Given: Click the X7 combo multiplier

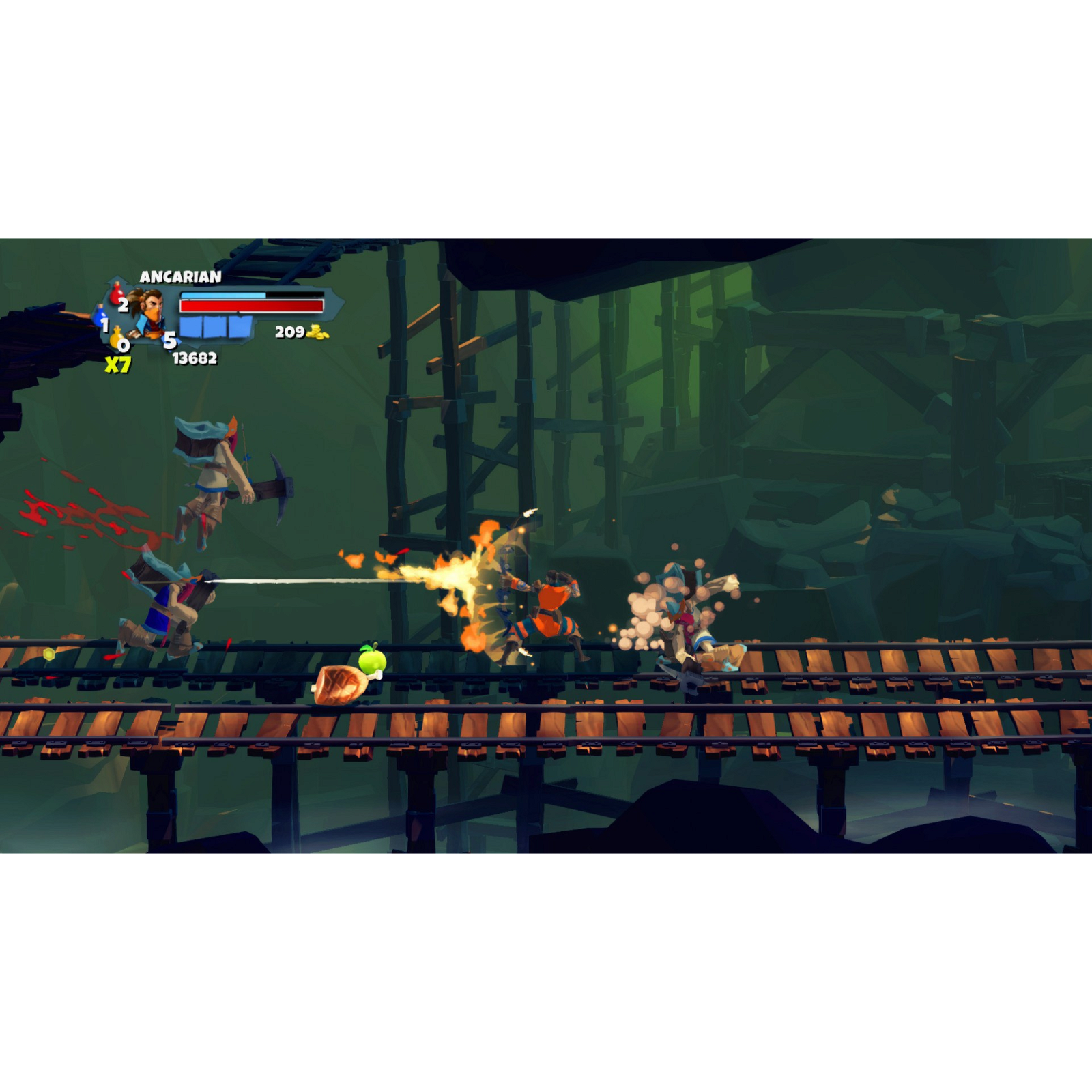Looking at the screenshot, I should click(x=117, y=363).
